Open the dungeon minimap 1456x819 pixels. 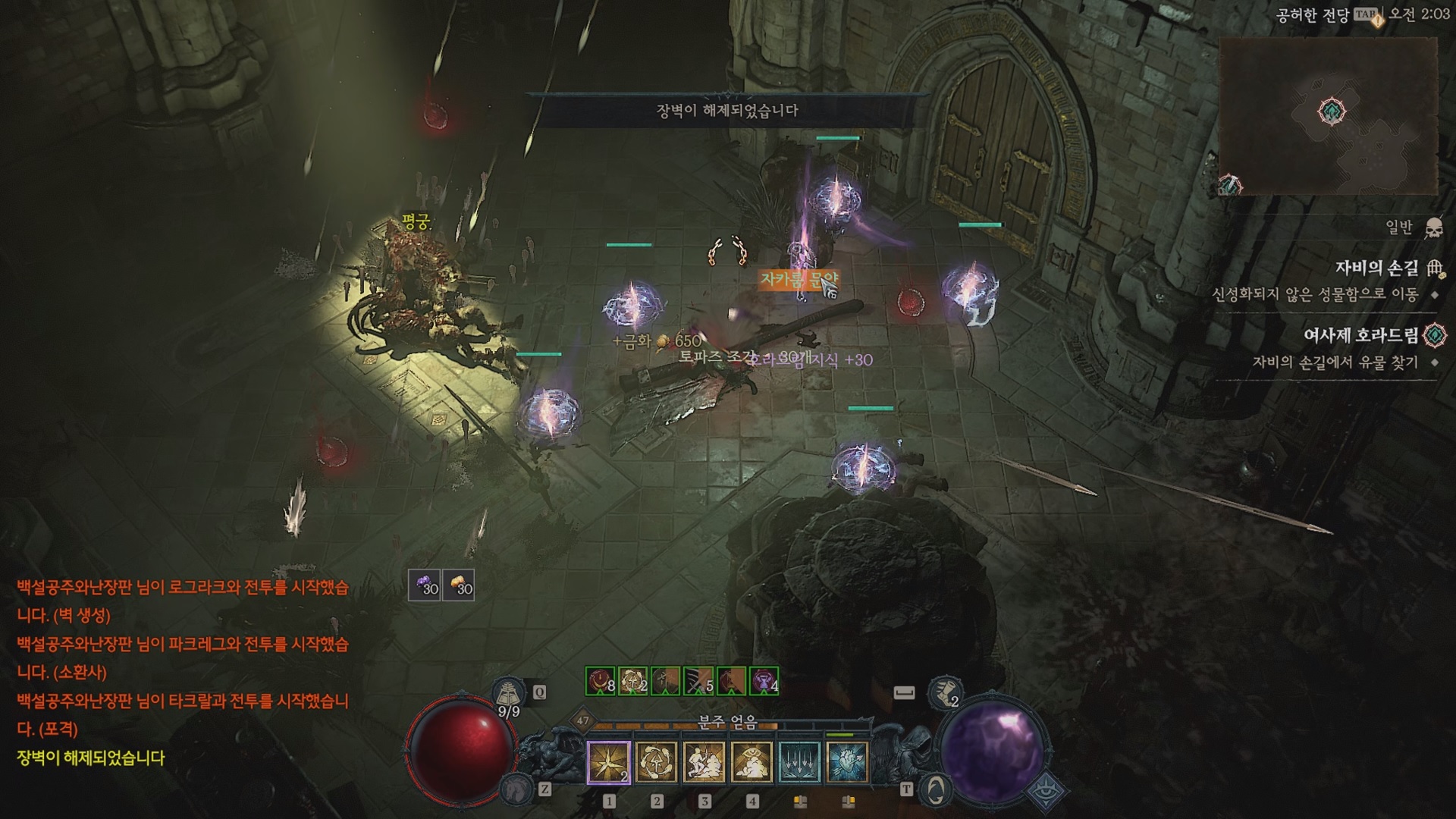(x=1329, y=115)
